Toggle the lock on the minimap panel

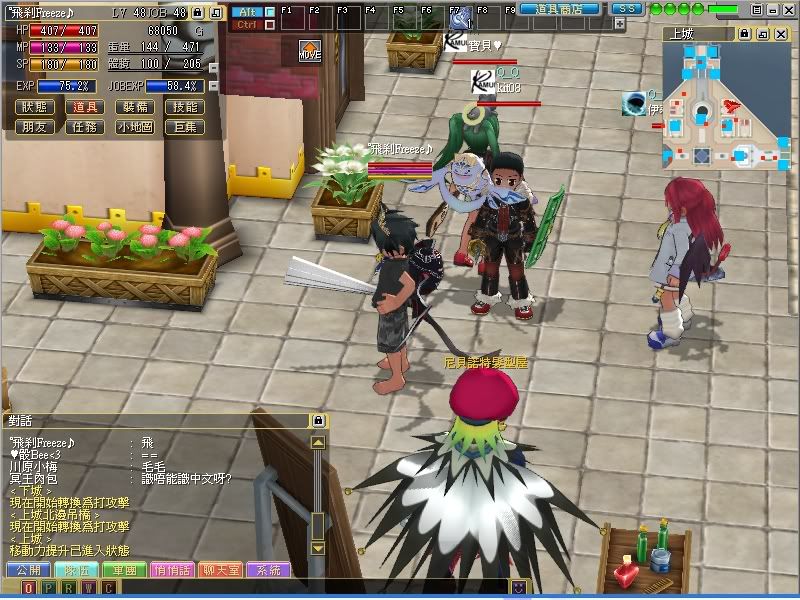click(744, 34)
